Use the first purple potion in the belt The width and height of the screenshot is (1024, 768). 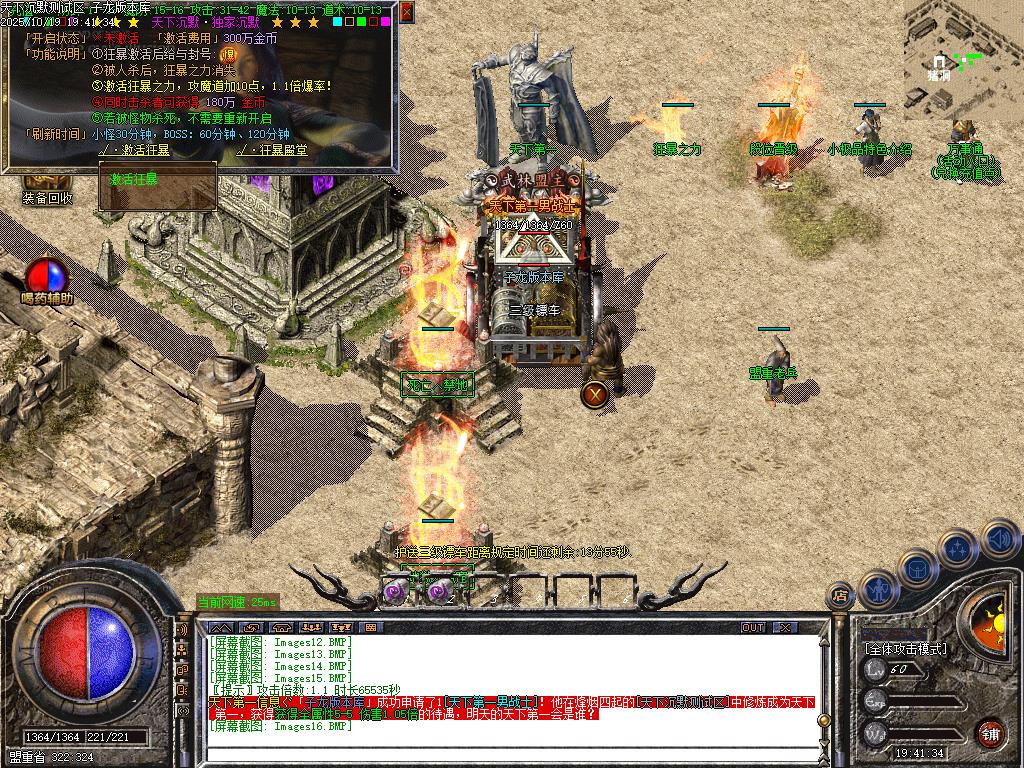394,592
